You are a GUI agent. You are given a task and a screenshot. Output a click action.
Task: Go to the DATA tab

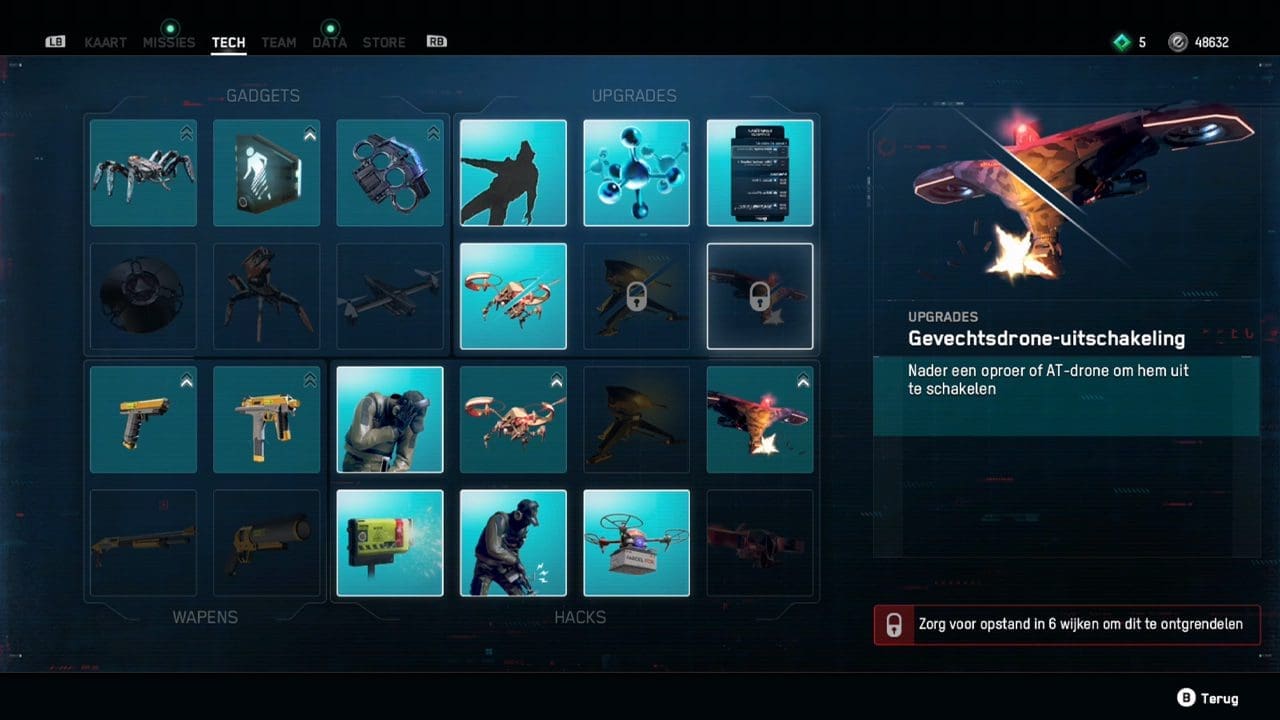pyautogui.click(x=329, y=42)
